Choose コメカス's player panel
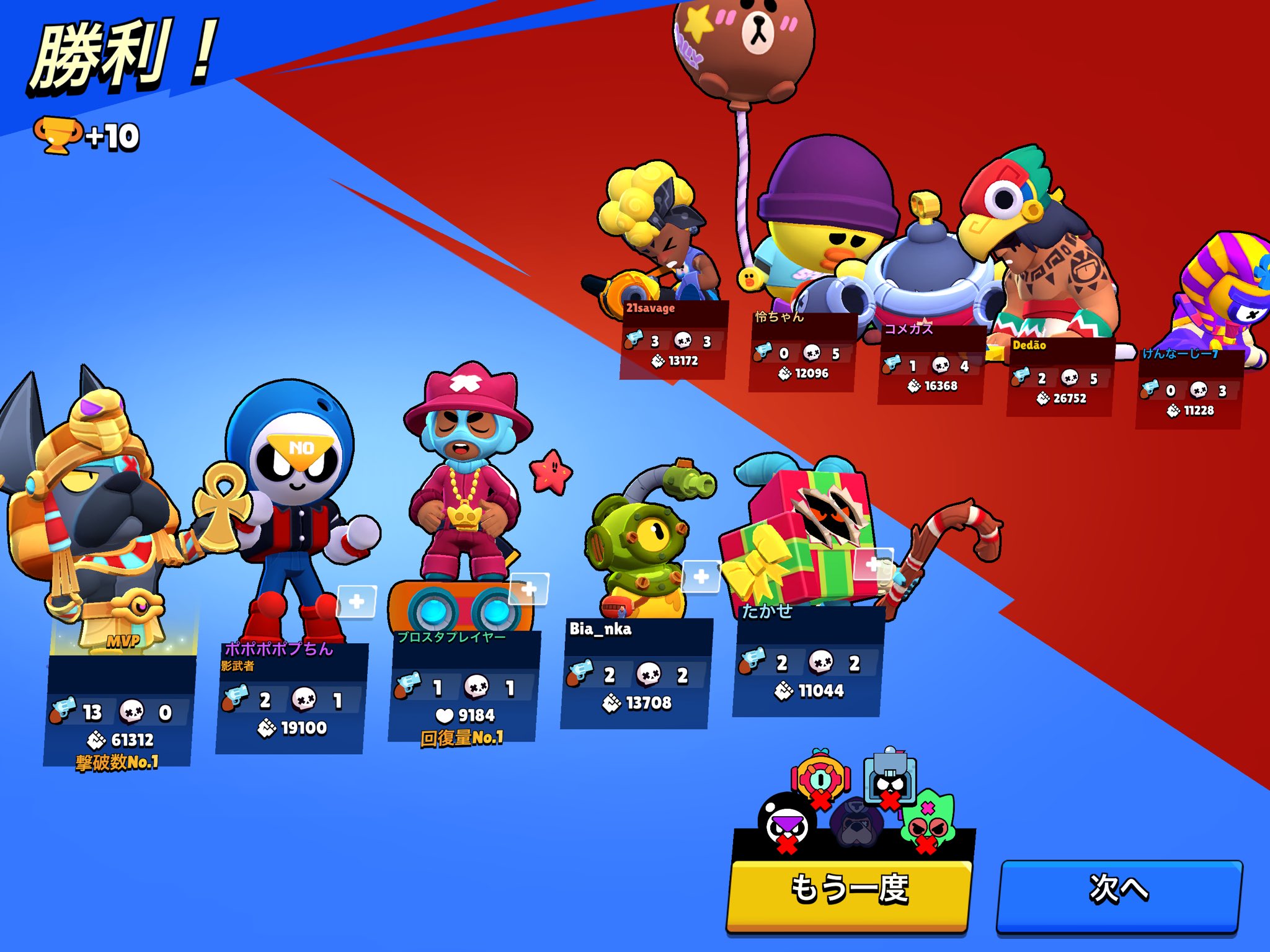This screenshot has height=952, width=1270. click(931, 365)
